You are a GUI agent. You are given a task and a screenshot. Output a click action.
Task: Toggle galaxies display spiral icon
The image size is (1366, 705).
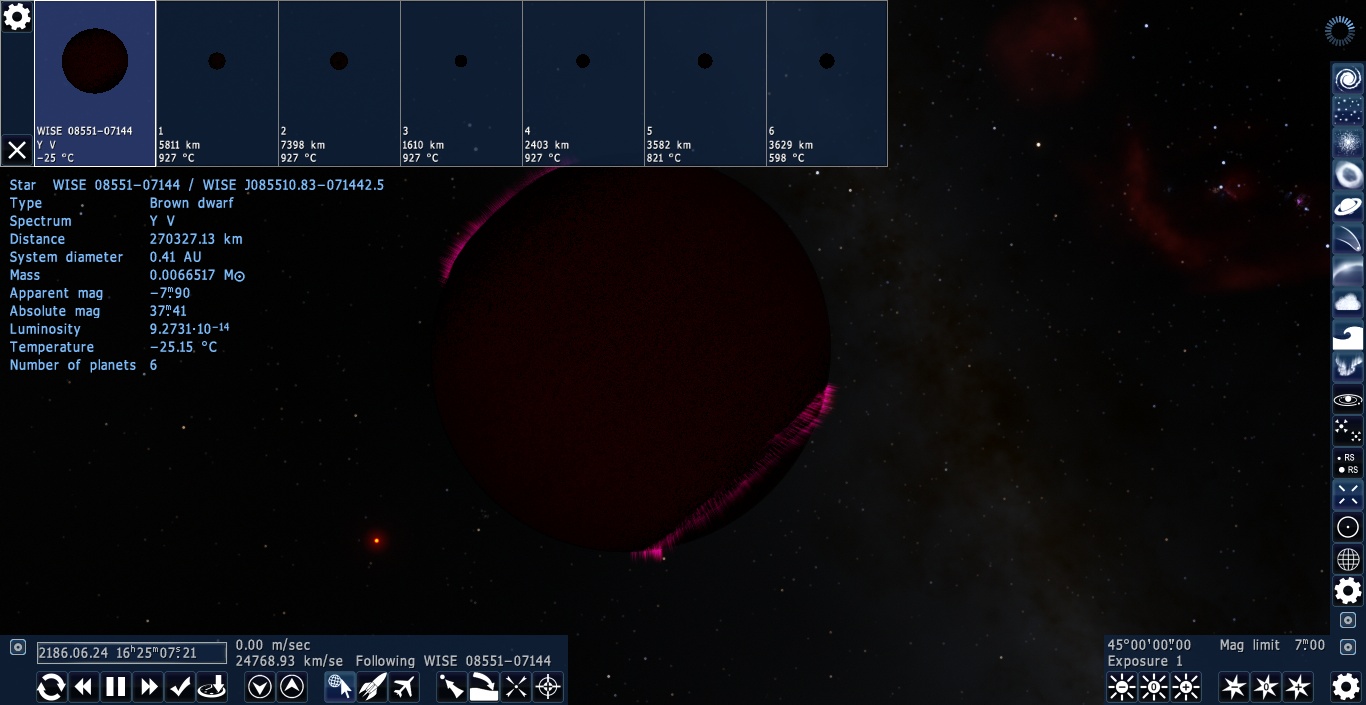tap(1347, 79)
